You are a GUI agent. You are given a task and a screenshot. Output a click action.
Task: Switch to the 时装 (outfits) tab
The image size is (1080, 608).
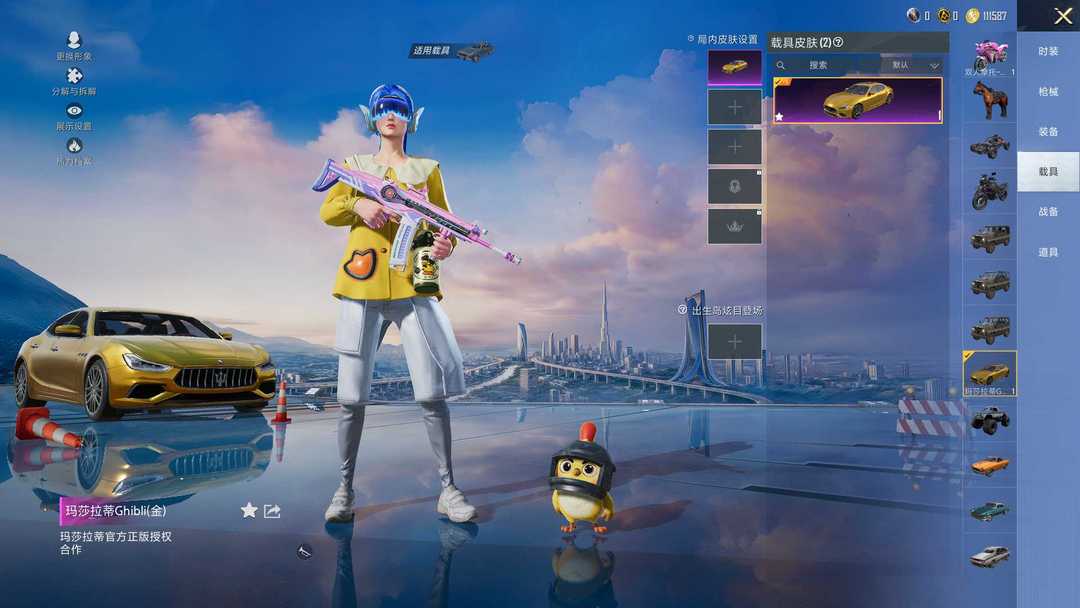click(x=1048, y=51)
